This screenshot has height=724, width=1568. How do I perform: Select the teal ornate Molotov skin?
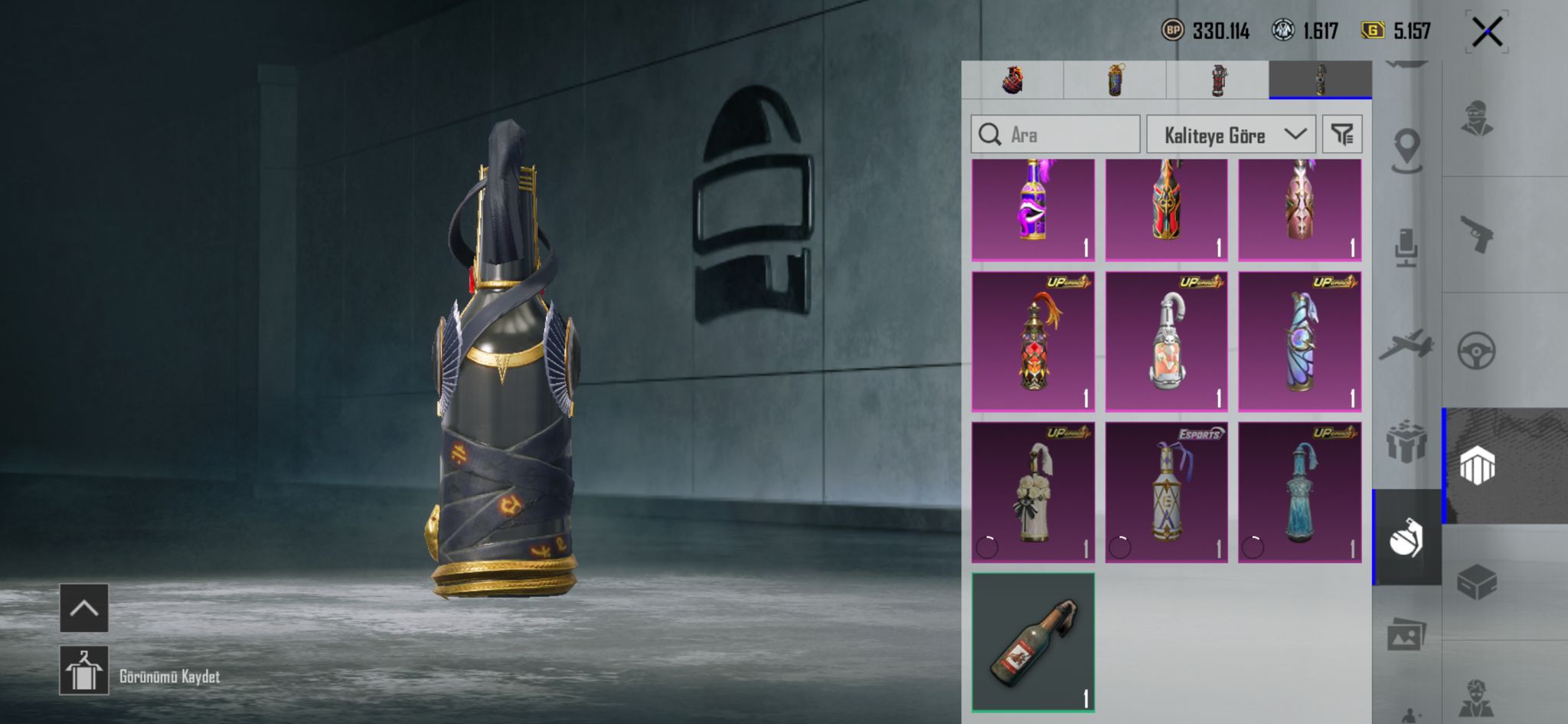pos(1299,492)
